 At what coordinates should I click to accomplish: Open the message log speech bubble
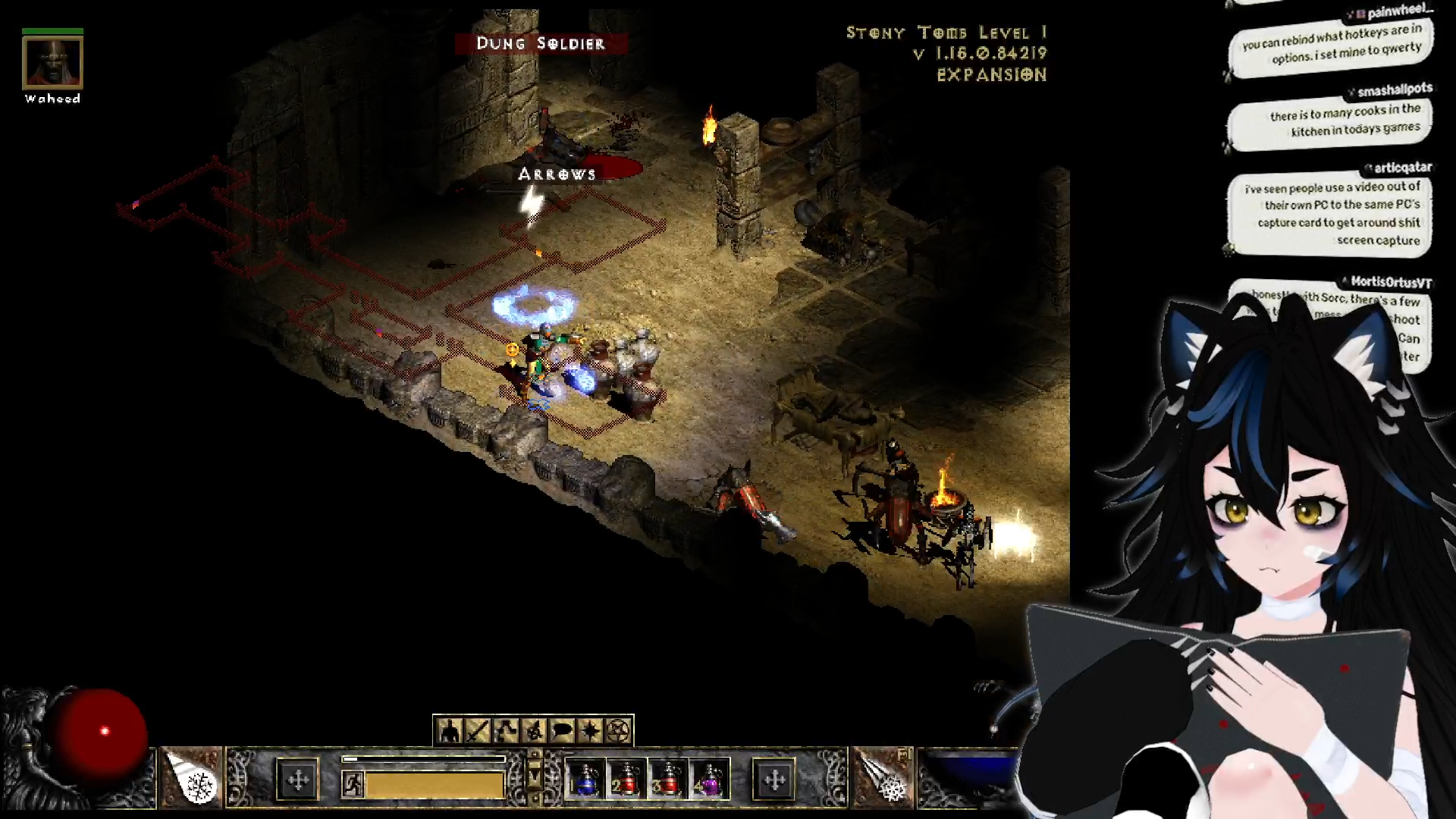[x=562, y=731]
